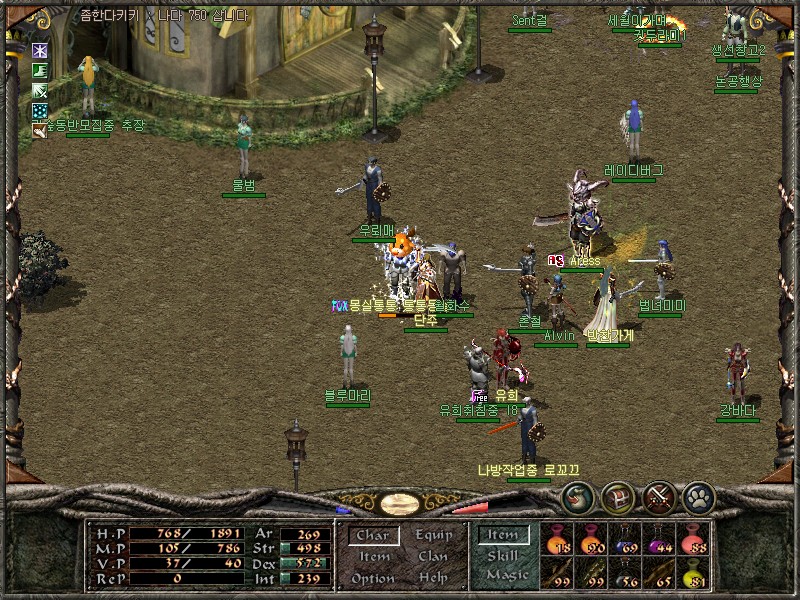The height and width of the screenshot is (600, 800).
Task: Open the Help menu
Action: click(x=434, y=578)
